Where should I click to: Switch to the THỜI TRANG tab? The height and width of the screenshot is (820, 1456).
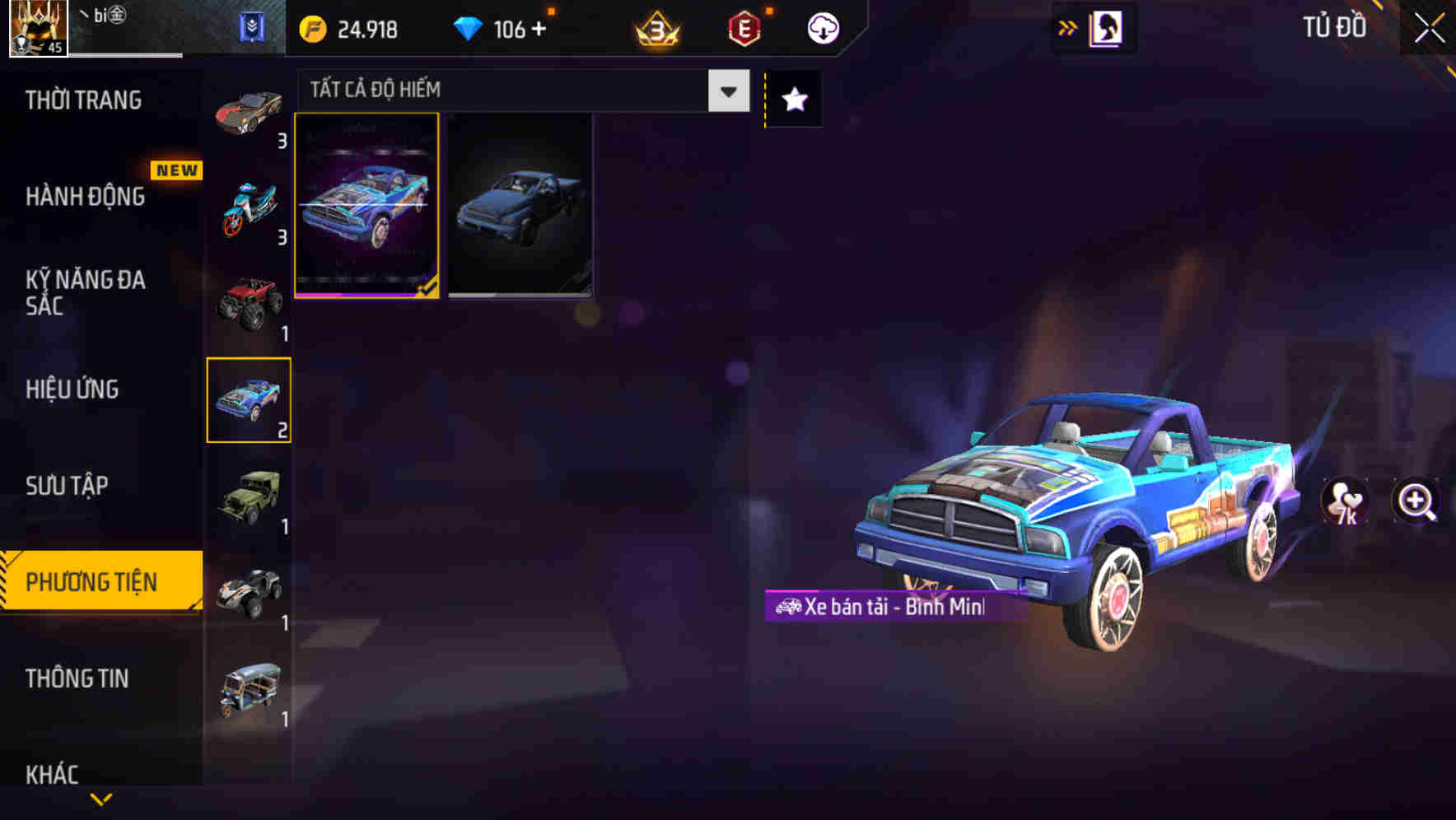point(84,100)
